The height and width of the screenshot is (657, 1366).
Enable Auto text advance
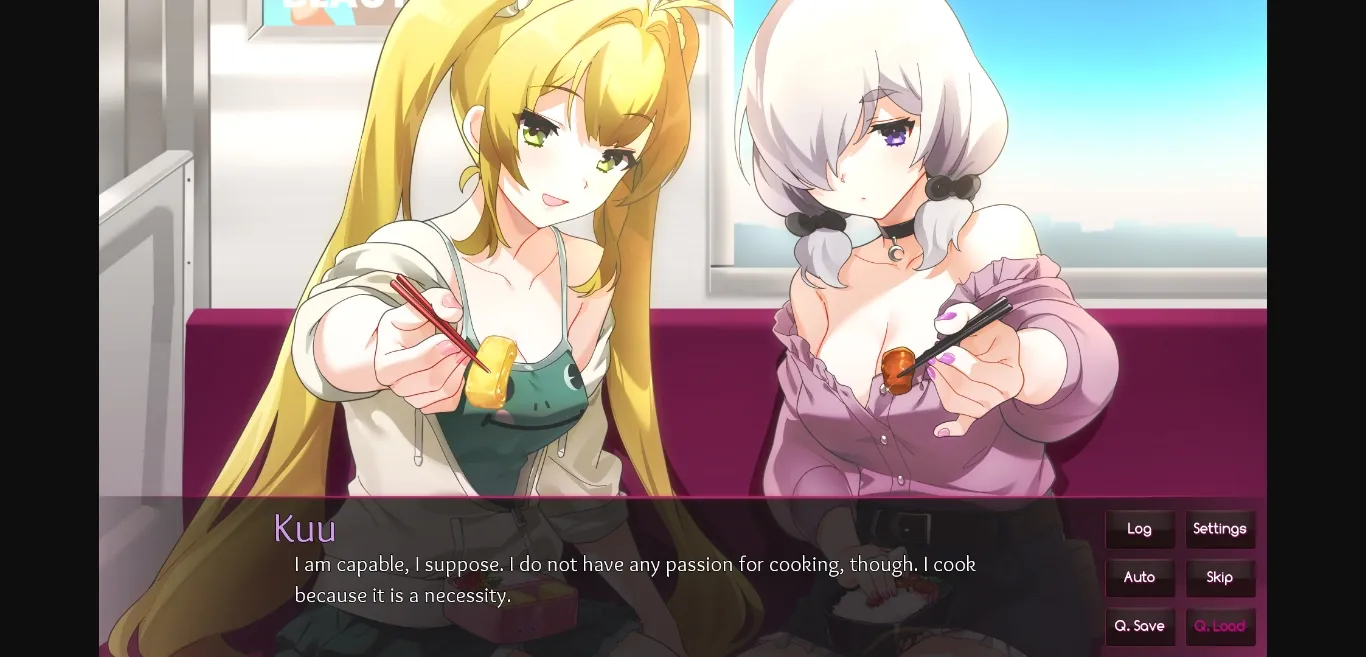click(1139, 577)
